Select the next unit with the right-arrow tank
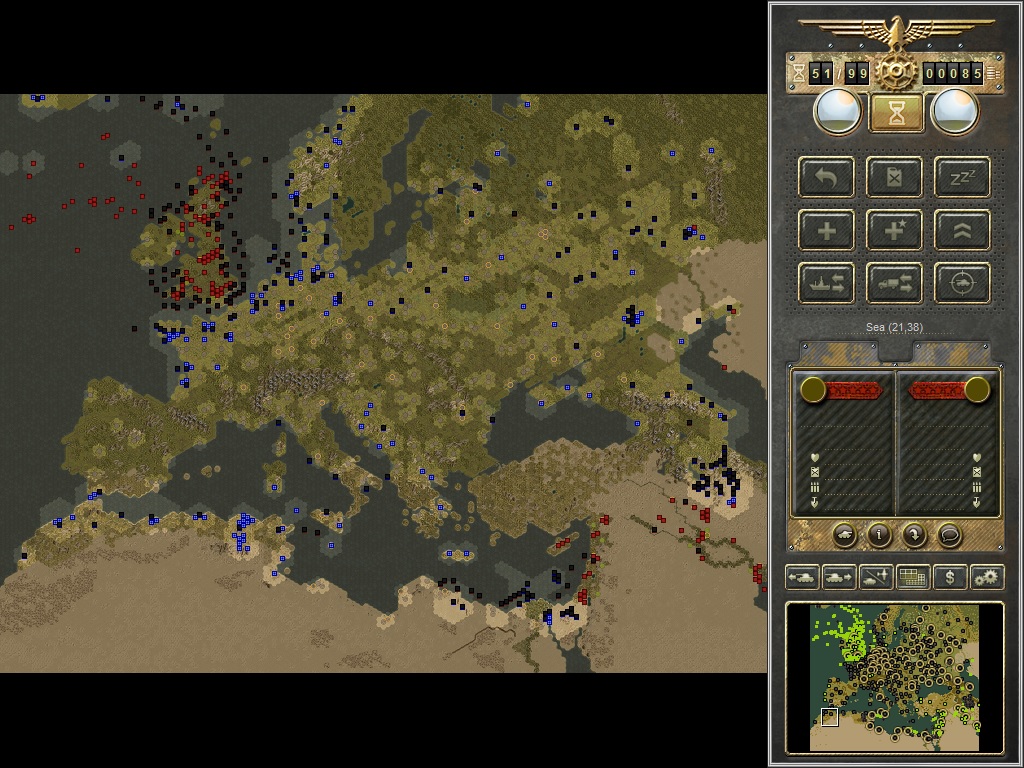1024x768 pixels. point(839,577)
